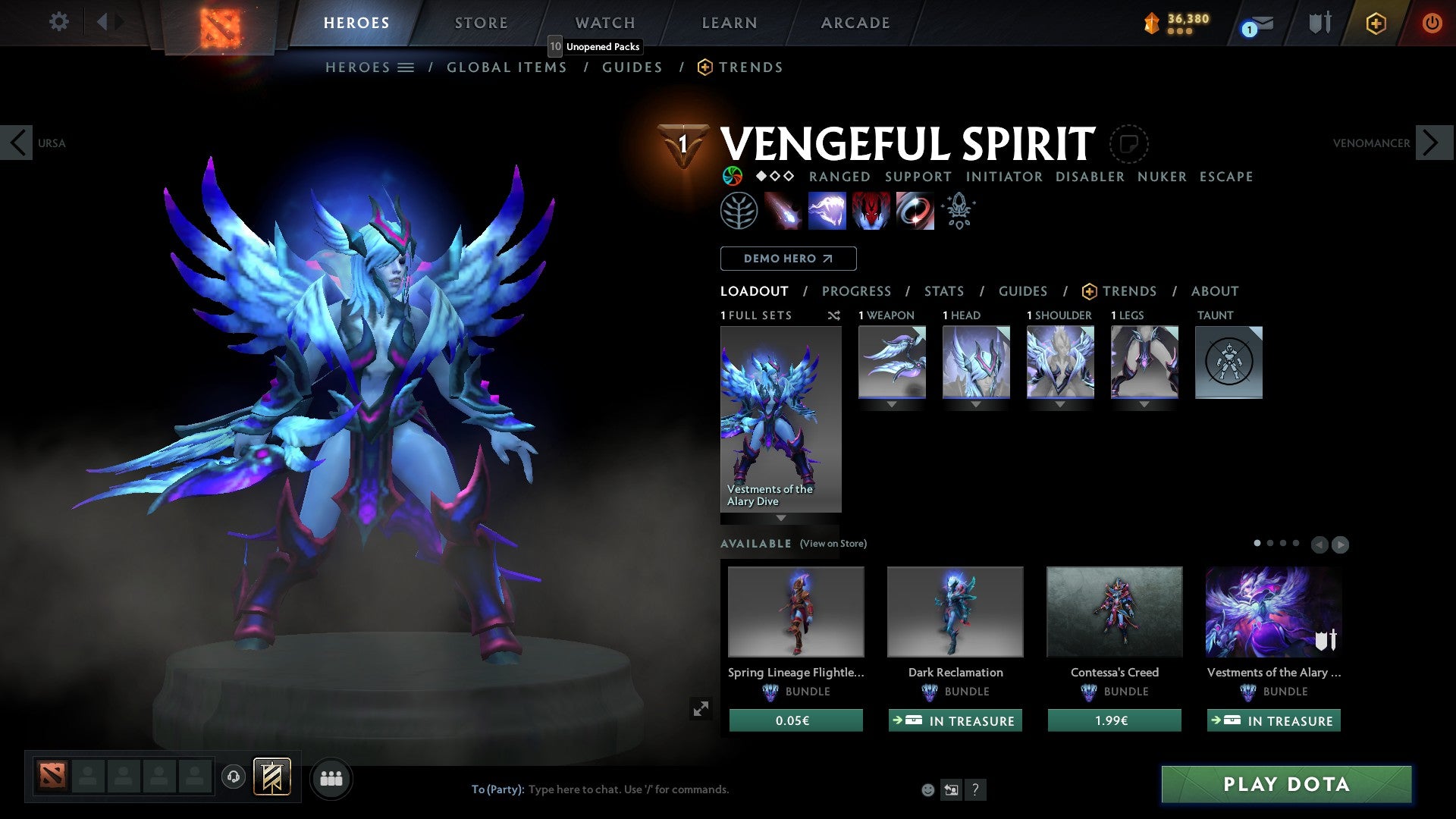Screen dimensions: 1456x819
Task: Click the next-page chevron for available sets
Action: tap(1338, 544)
